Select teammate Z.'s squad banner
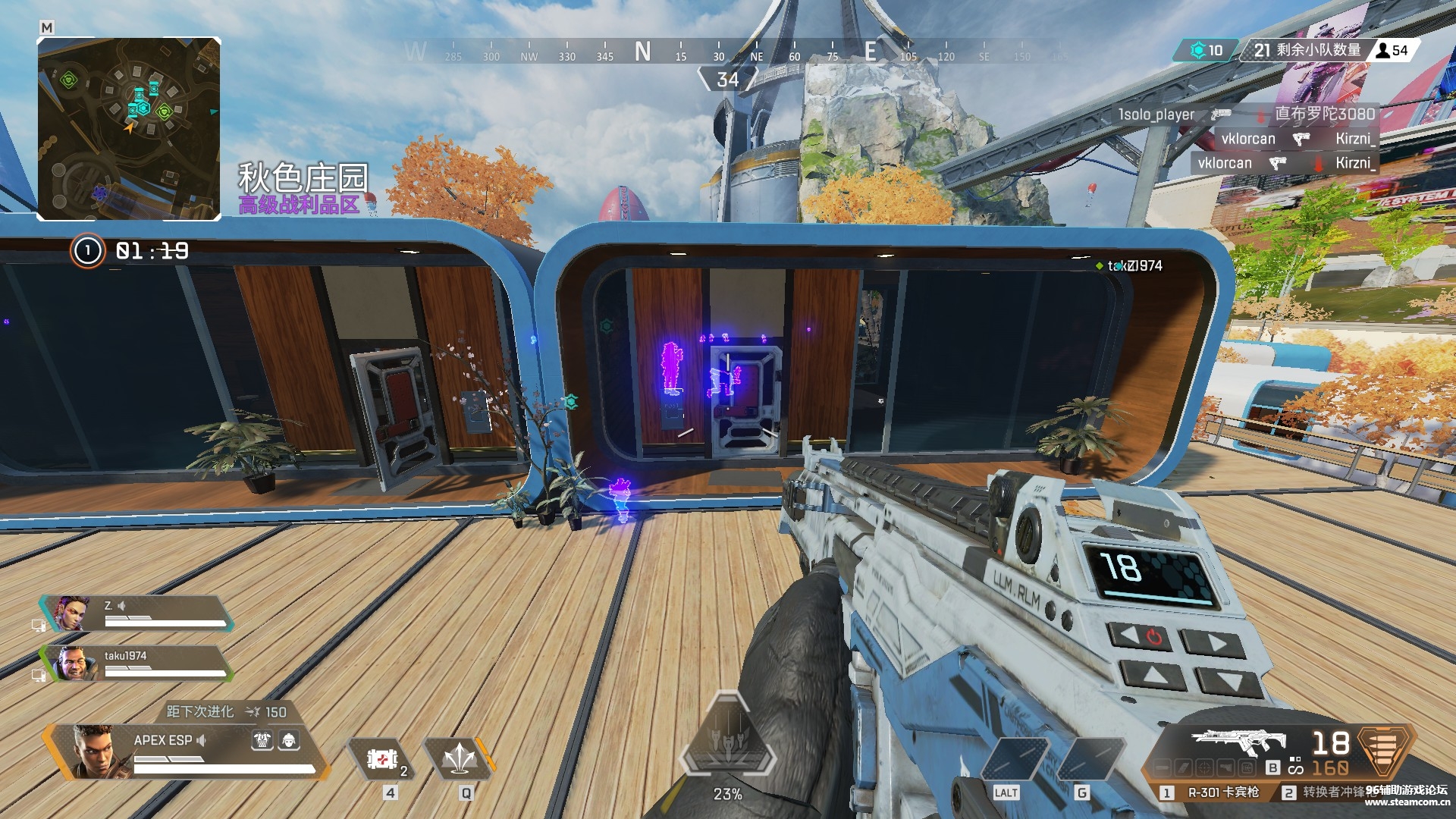Image resolution: width=1456 pixels, height=819 pixels. click(136, 614)
